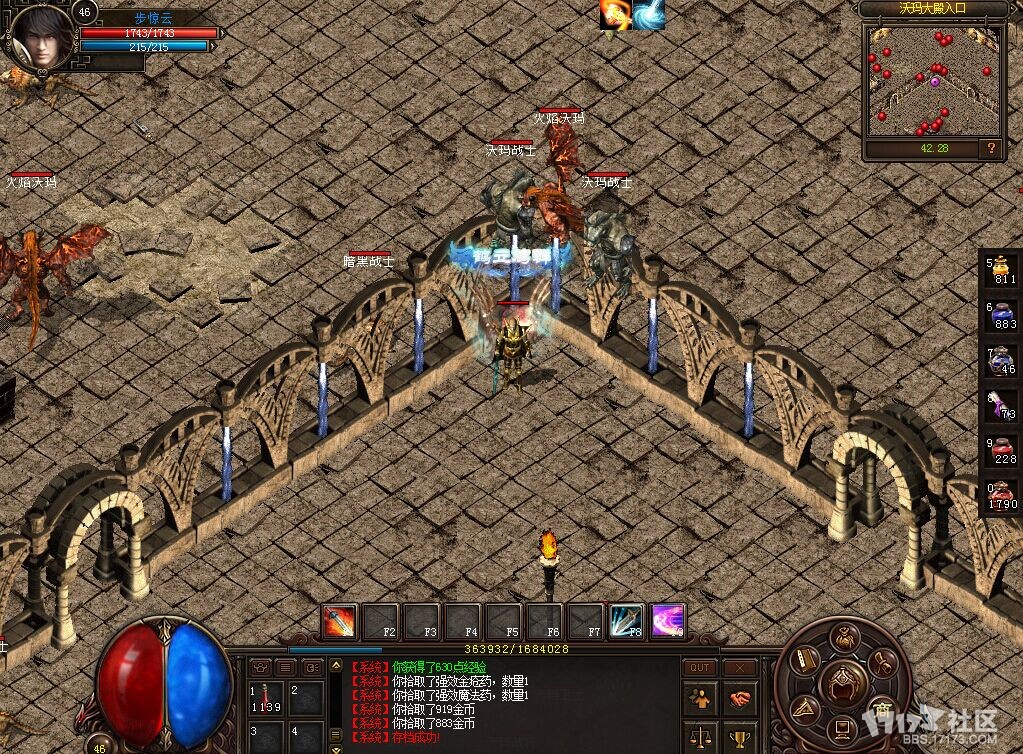Activate the flaming sword skill in the hotbar
The image size is (1023, 754).
340,621
